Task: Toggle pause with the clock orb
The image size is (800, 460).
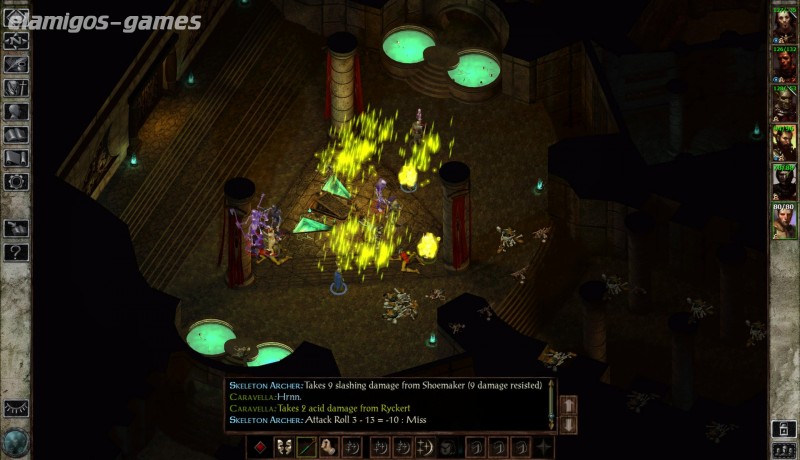Action: click(x=16, y=442)
